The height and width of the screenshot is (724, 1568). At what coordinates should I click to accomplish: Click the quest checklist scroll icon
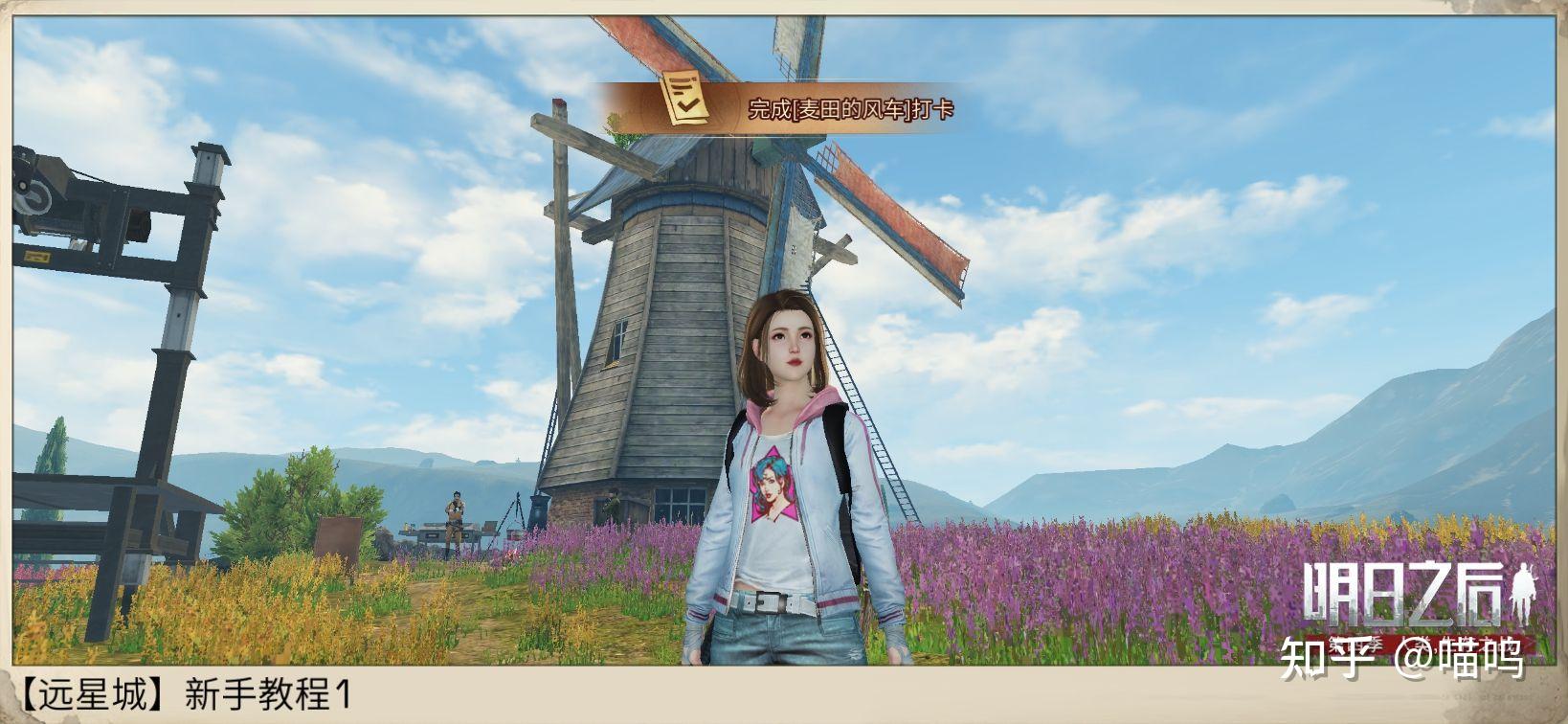[x=685, y=97]
